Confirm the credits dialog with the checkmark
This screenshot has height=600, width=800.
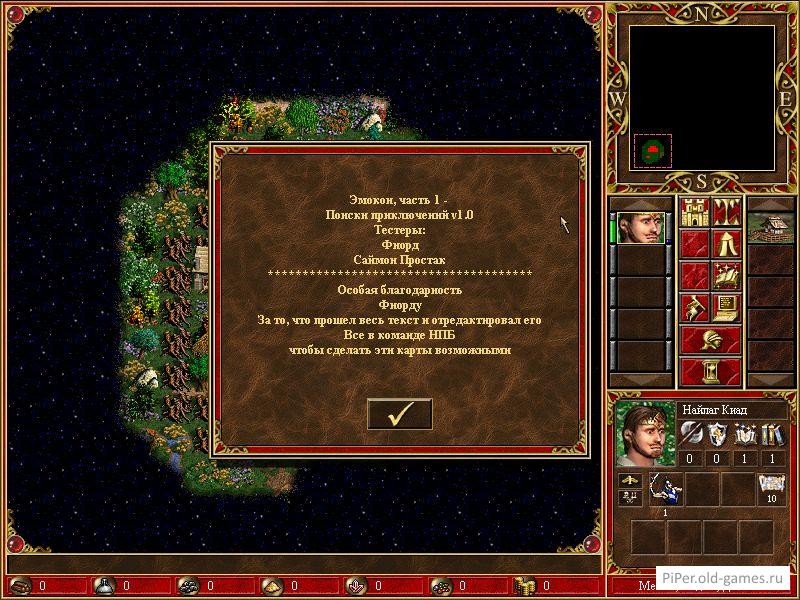(399, 414)
